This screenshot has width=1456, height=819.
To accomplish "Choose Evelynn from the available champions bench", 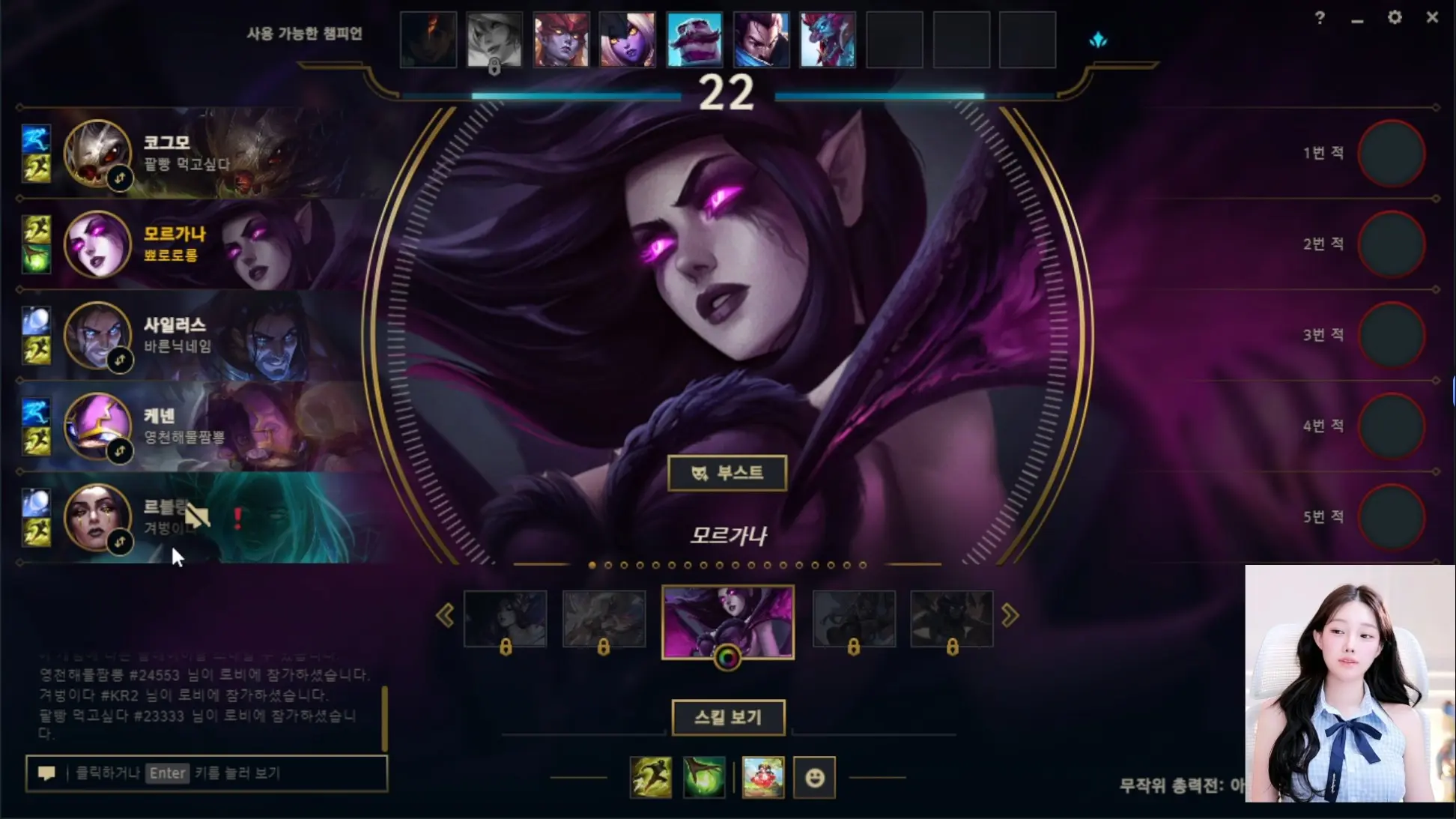I will [628, 40].
